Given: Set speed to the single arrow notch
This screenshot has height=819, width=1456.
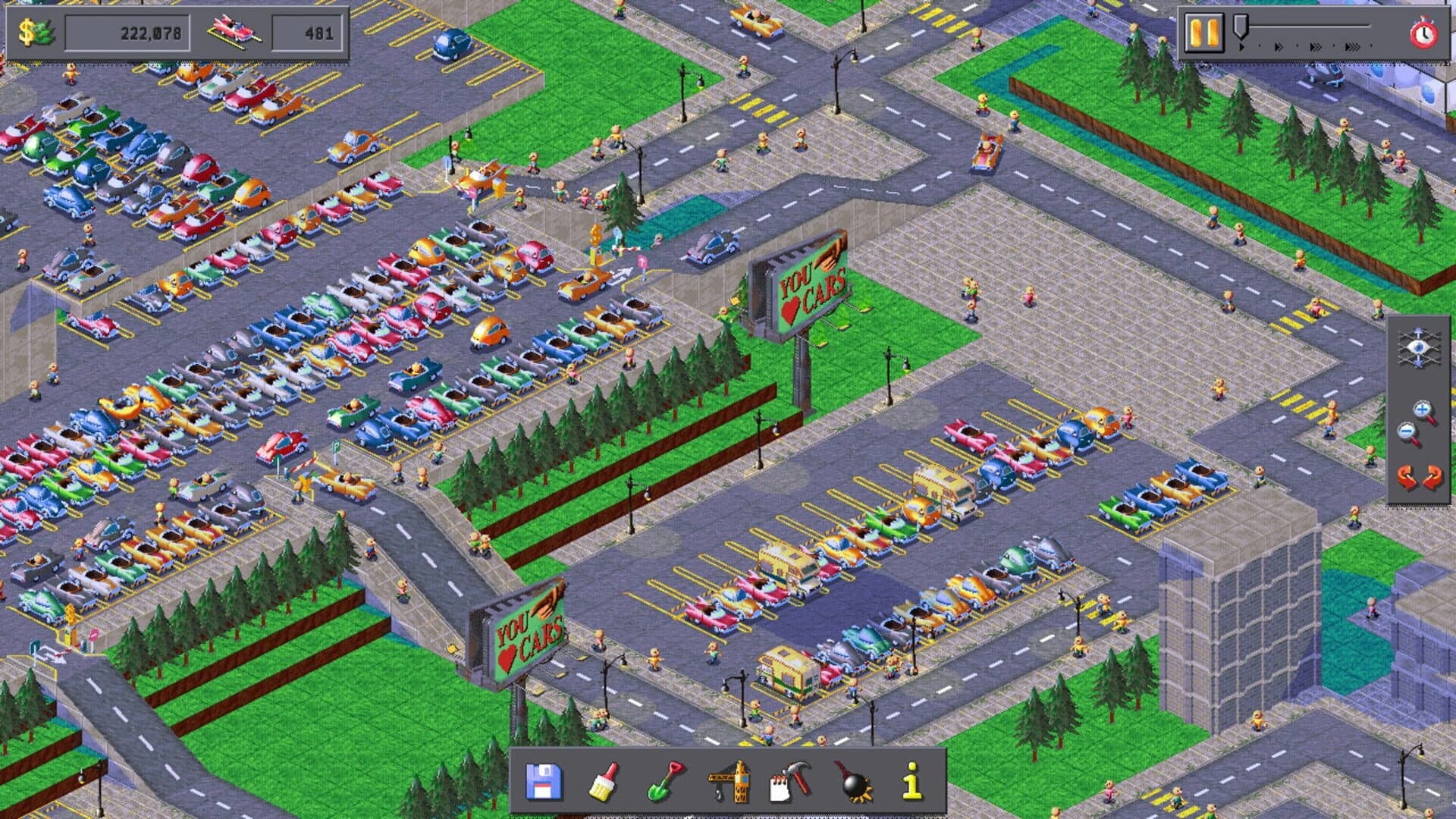Looking at the screenshot, I should point(1241,47).
